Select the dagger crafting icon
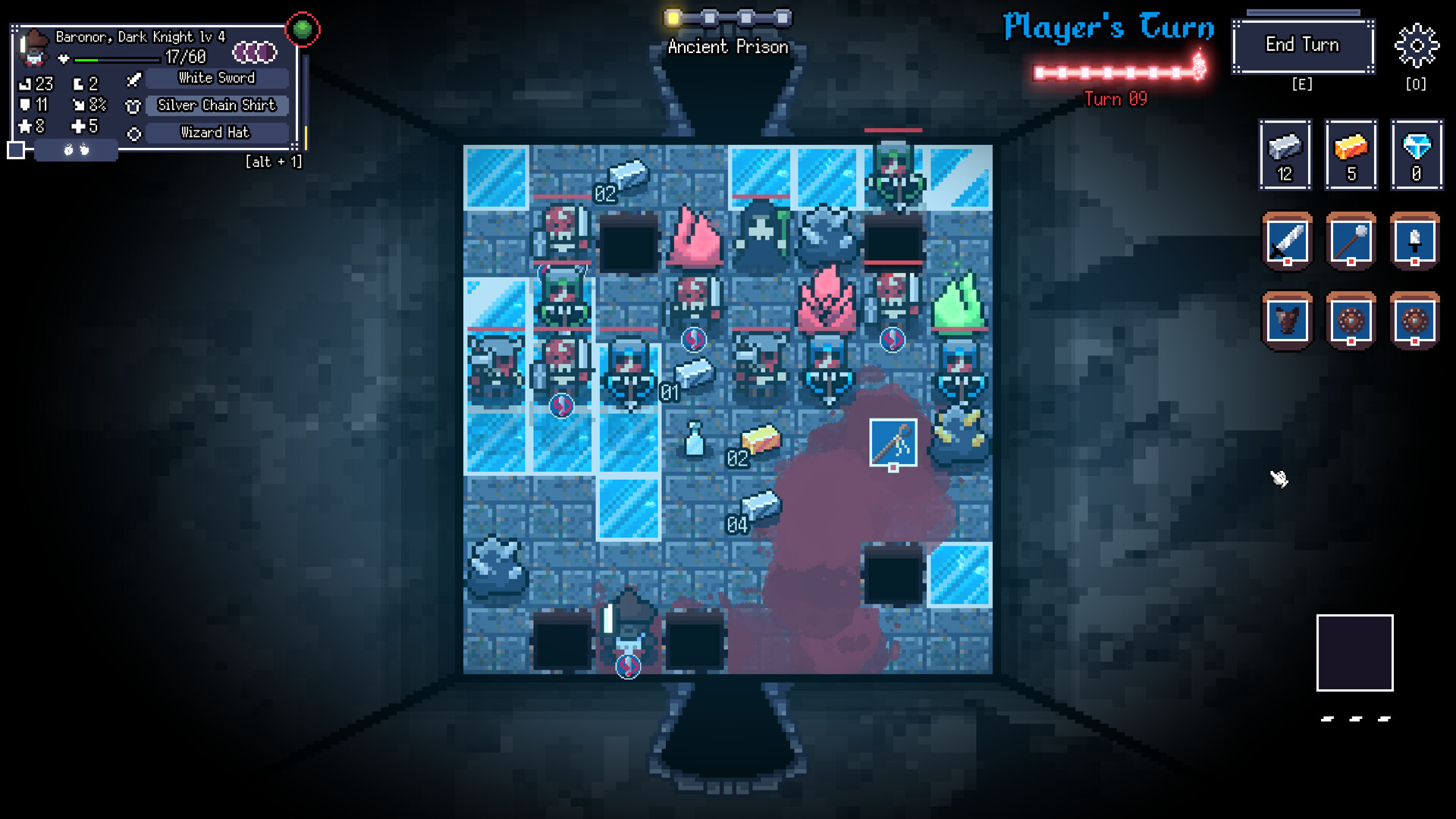 1415,241
